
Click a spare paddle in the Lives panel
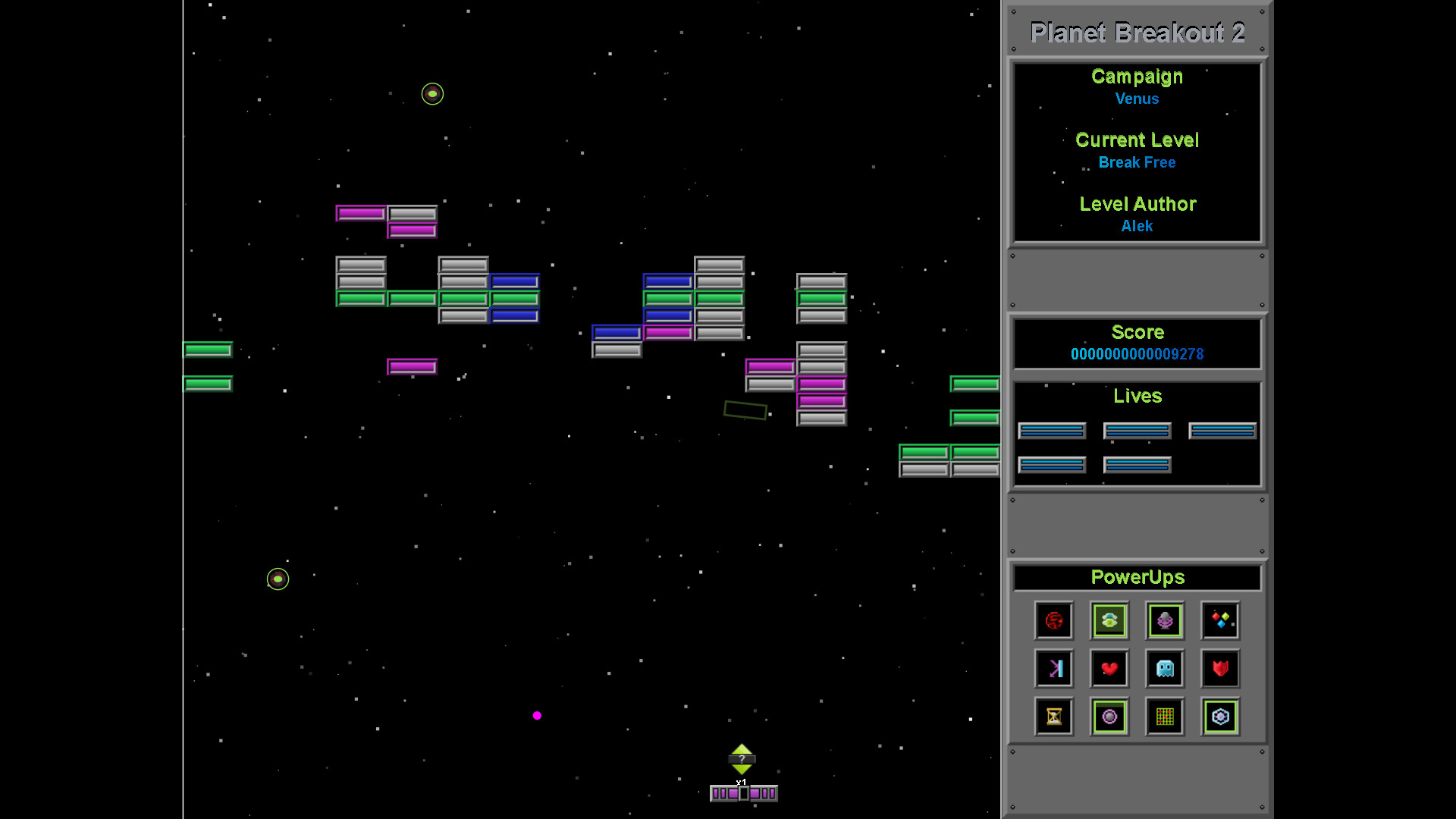coord(1052,430)
